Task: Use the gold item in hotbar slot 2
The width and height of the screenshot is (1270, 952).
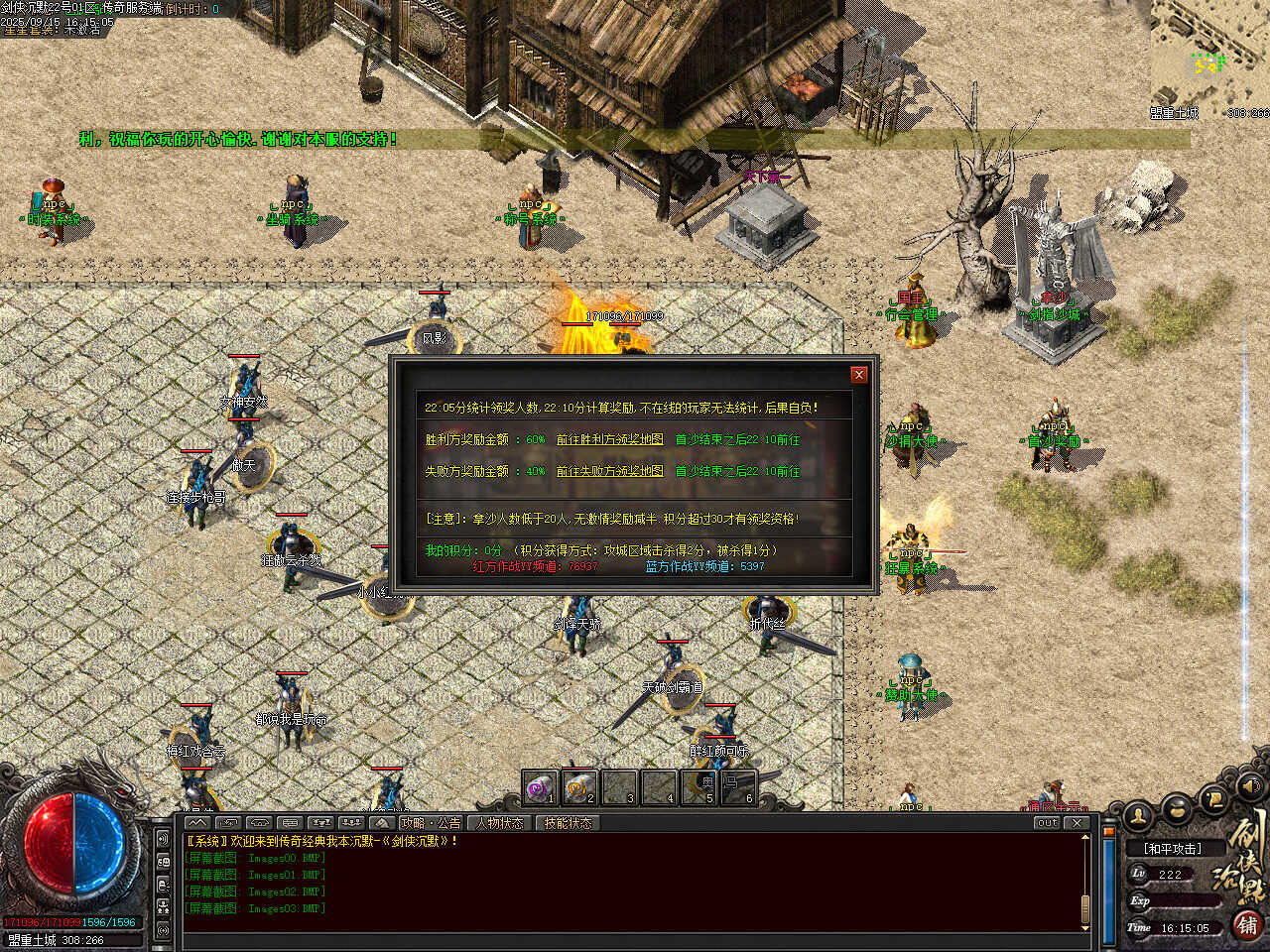Action: [x=579, y=788]
